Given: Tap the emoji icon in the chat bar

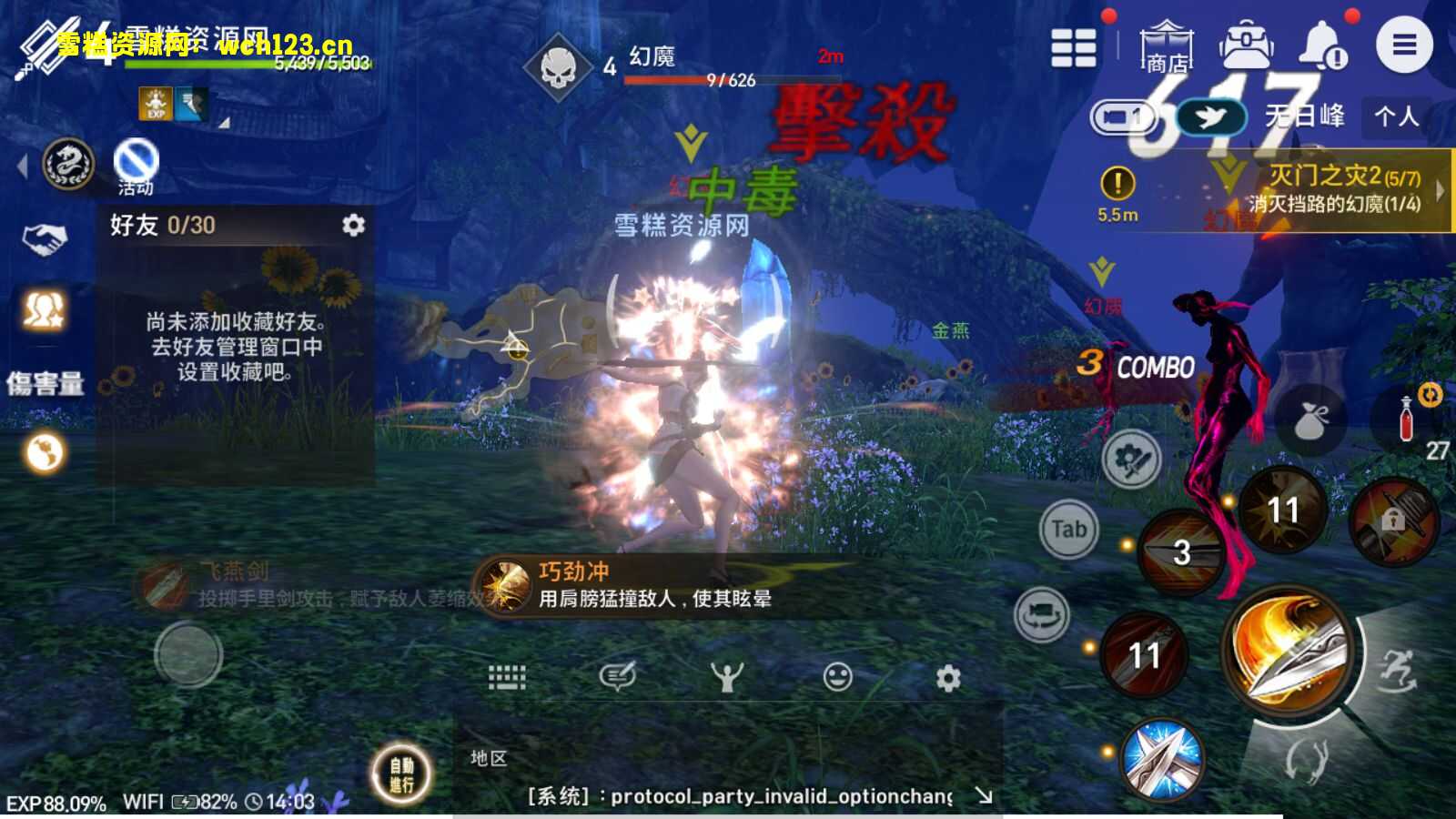Looking at the screenshot, I should 836,677.
